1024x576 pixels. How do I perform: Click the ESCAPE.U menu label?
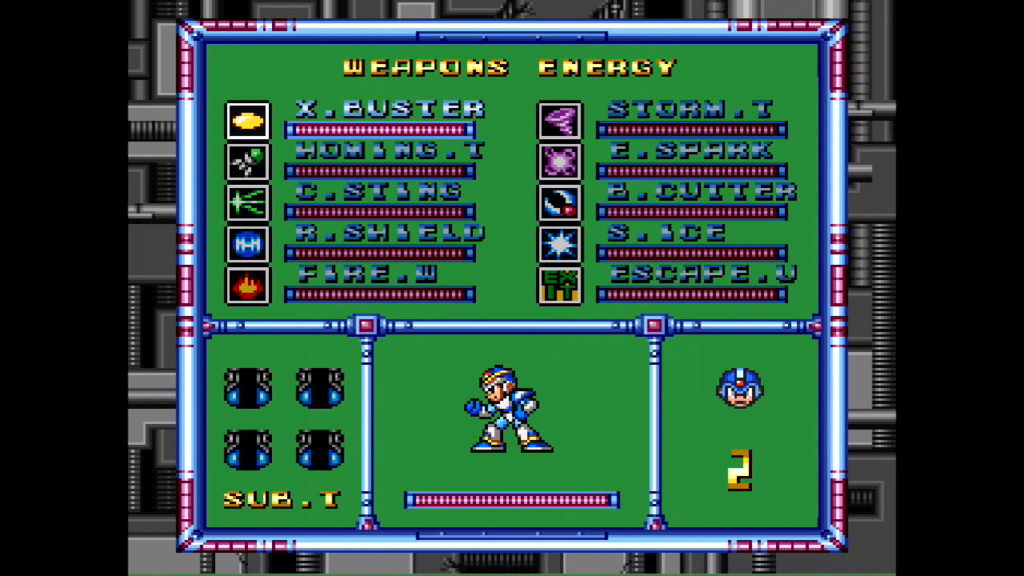pyautogui.click(x=702, y=273)
